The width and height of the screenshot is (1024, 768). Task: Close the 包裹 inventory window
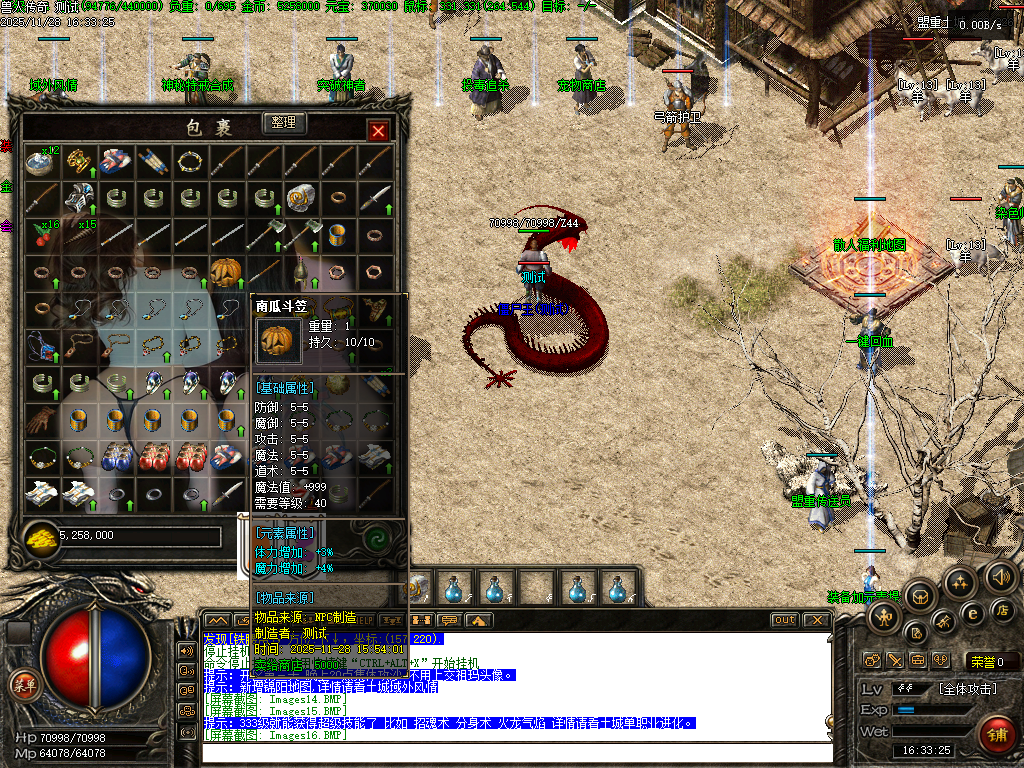tap(378, 131)
